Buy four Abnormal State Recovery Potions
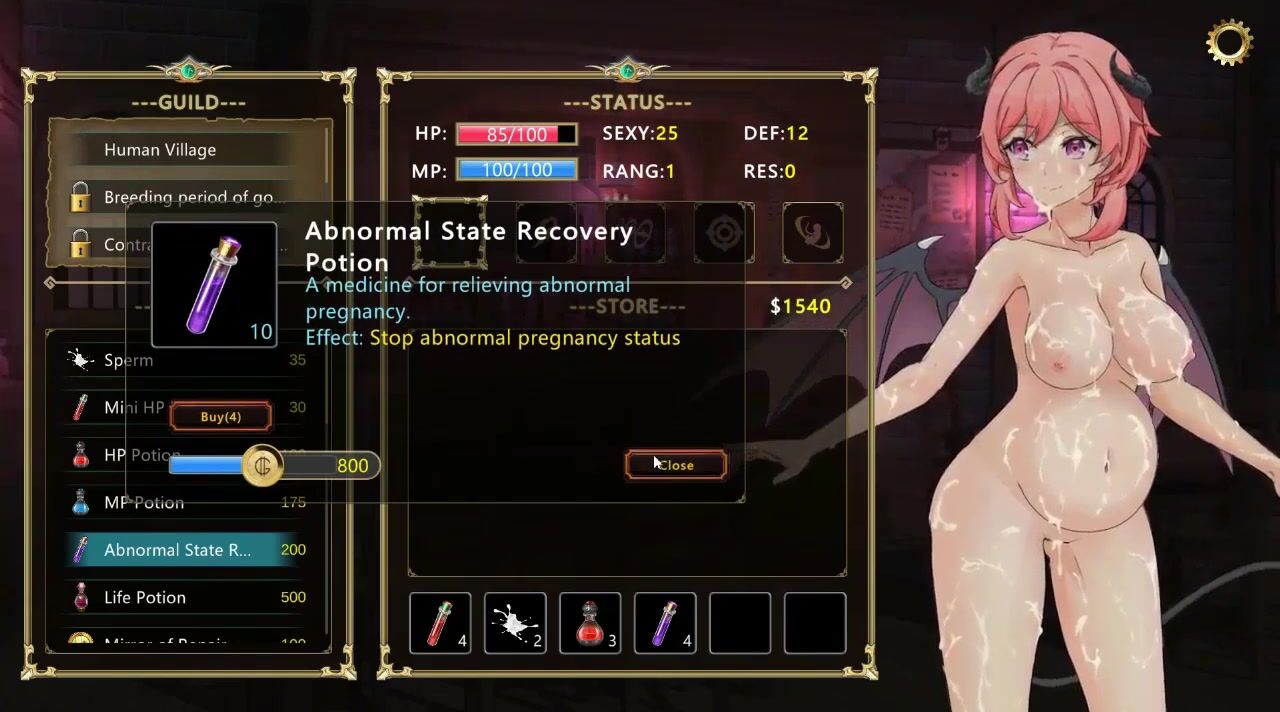 coord(220,417)
